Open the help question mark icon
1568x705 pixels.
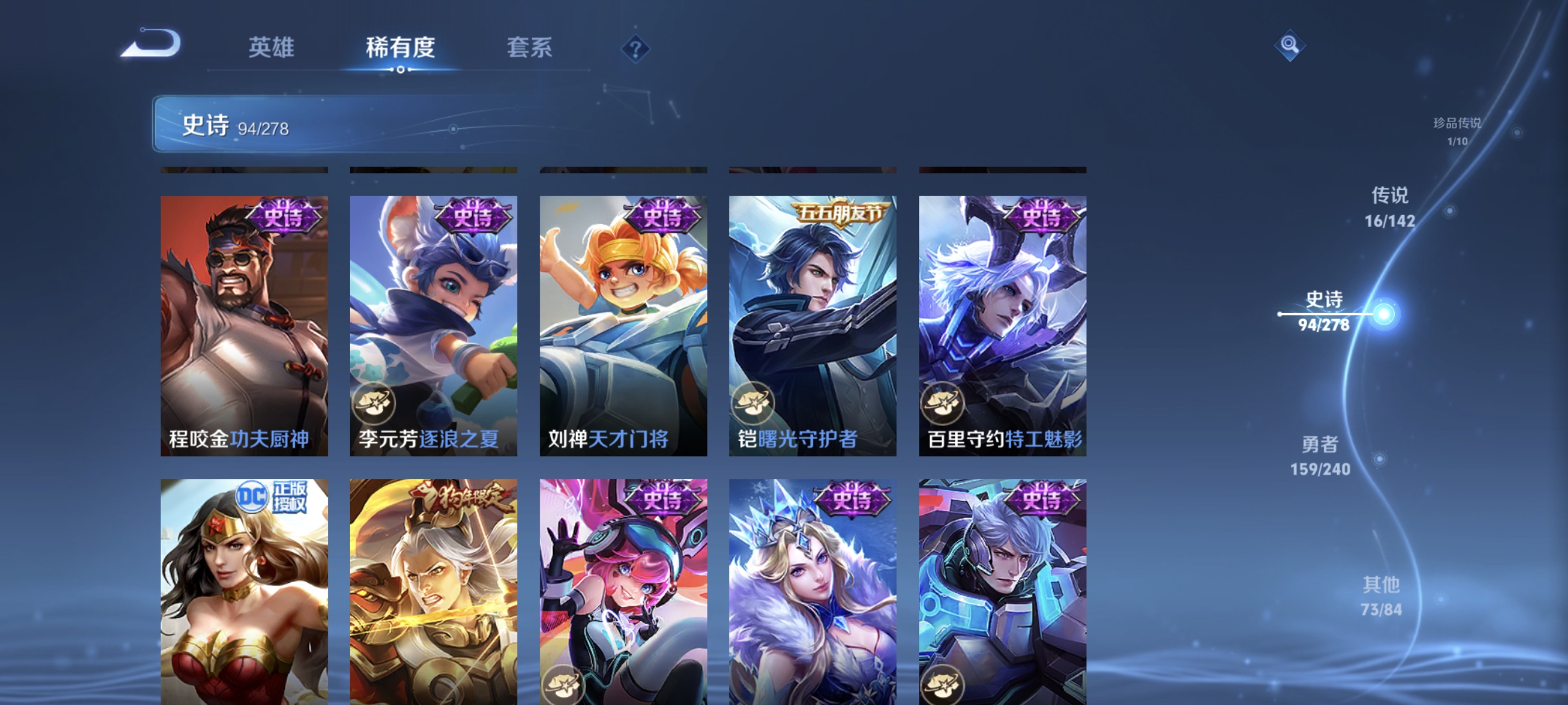[635, 49]
